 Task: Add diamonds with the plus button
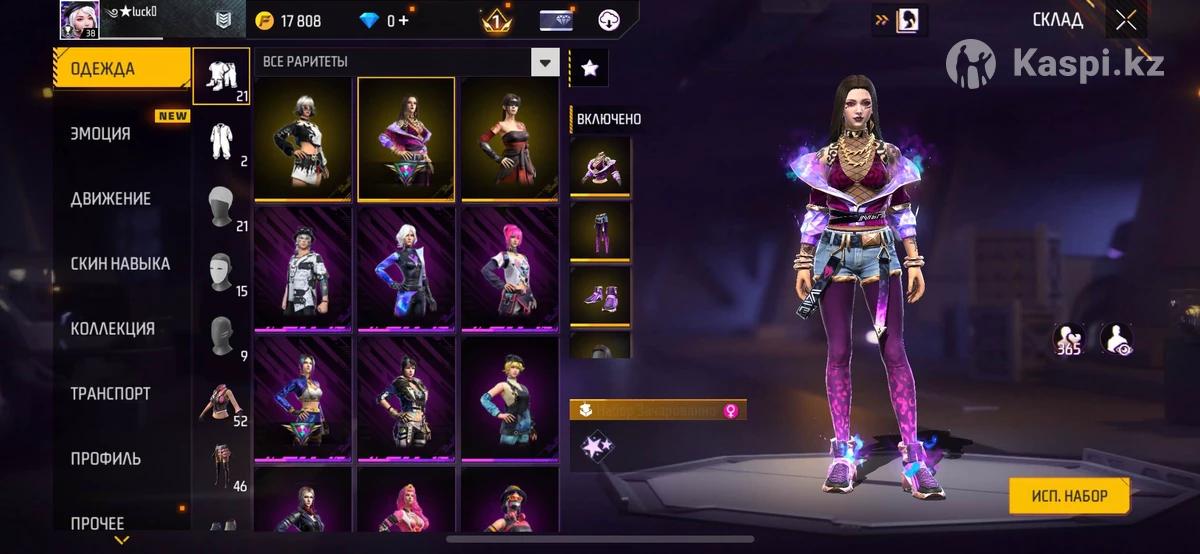point(404,20)
